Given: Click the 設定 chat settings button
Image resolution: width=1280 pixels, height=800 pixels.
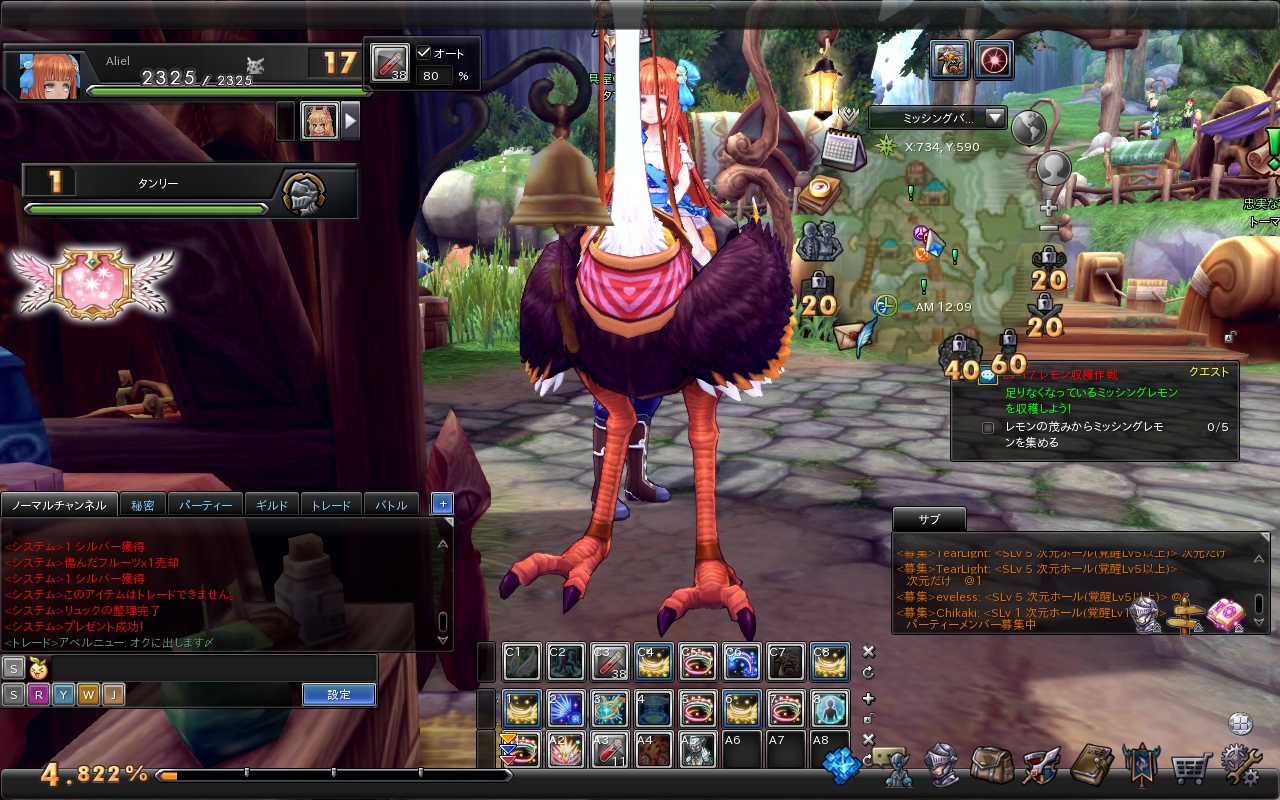Looking at the screenshot, I should pos(339,694).
